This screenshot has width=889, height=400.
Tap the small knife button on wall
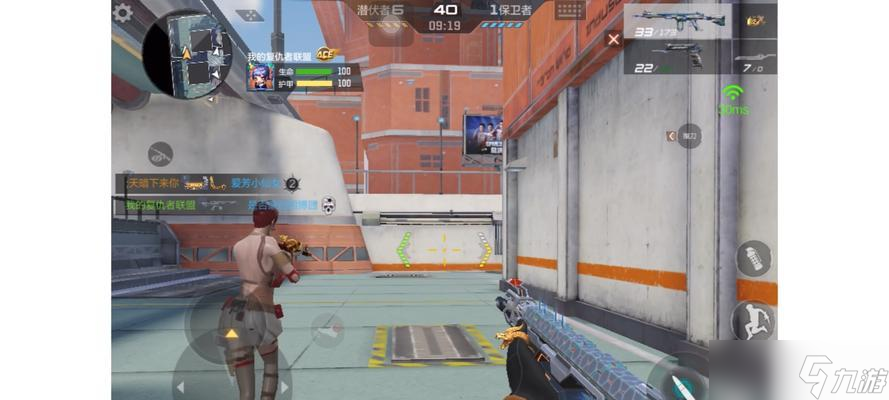(688, 135)
